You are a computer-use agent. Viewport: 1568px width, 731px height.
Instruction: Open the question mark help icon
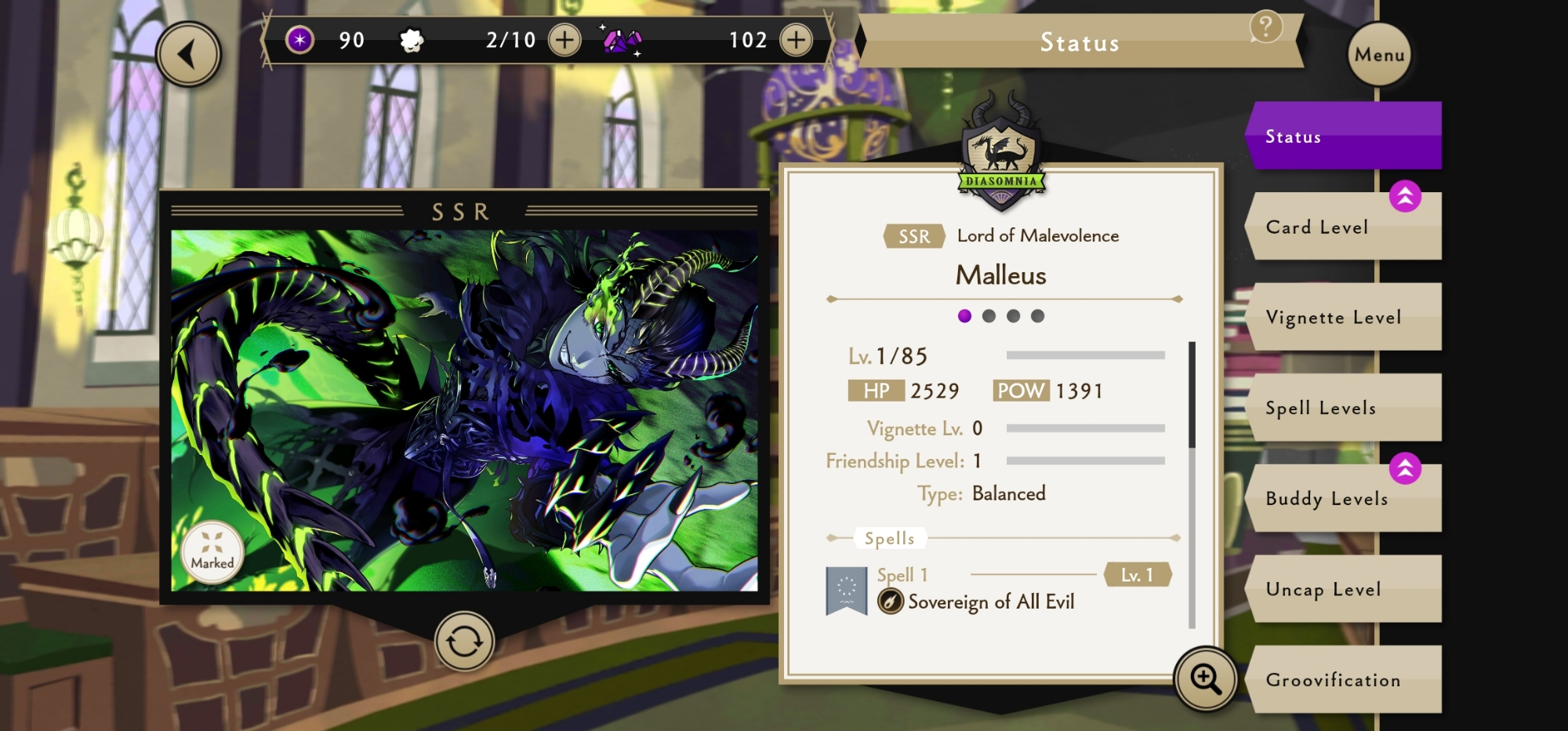pos(1265,27)
